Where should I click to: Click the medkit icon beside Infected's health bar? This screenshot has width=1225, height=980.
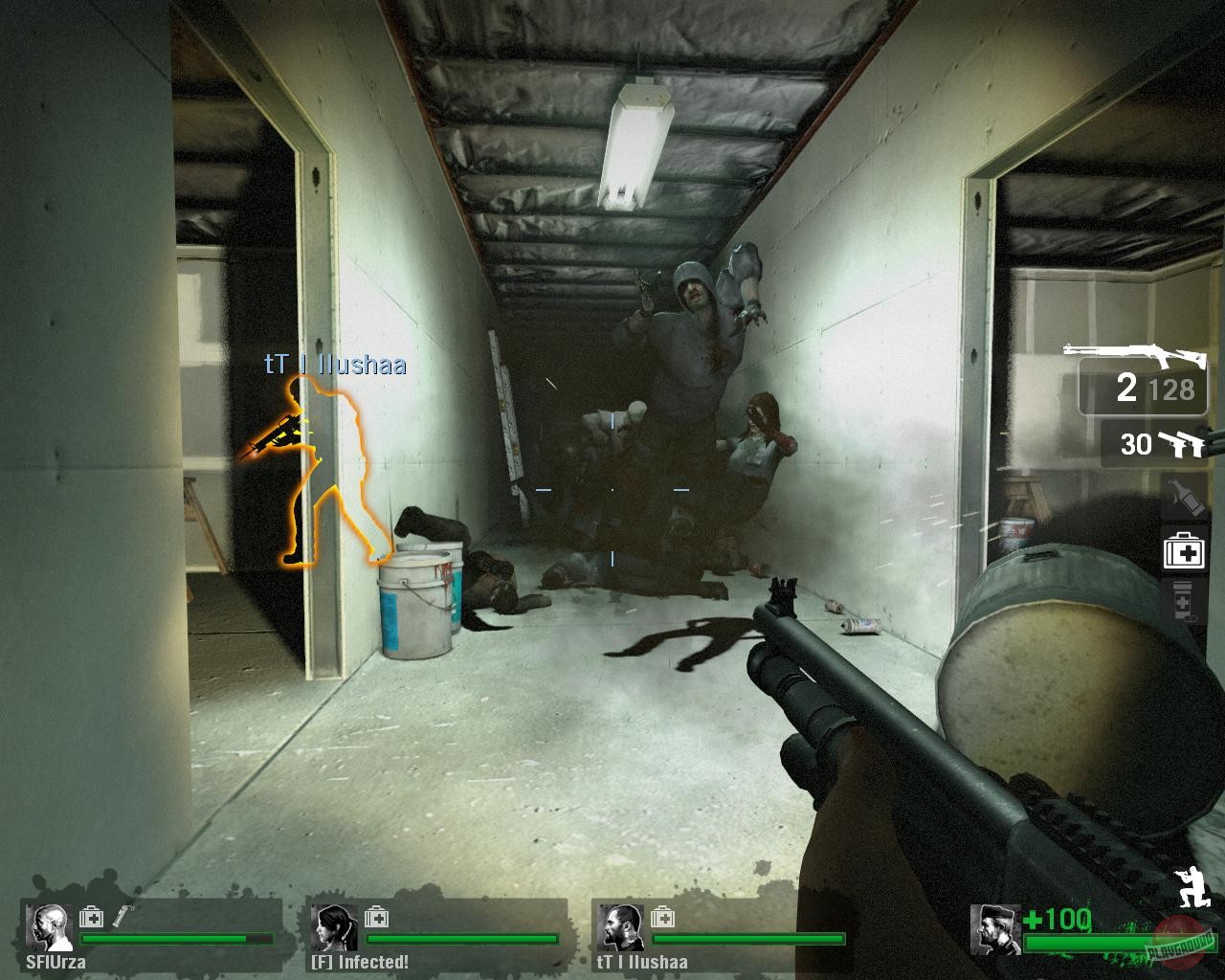click(x=378, y=916)
